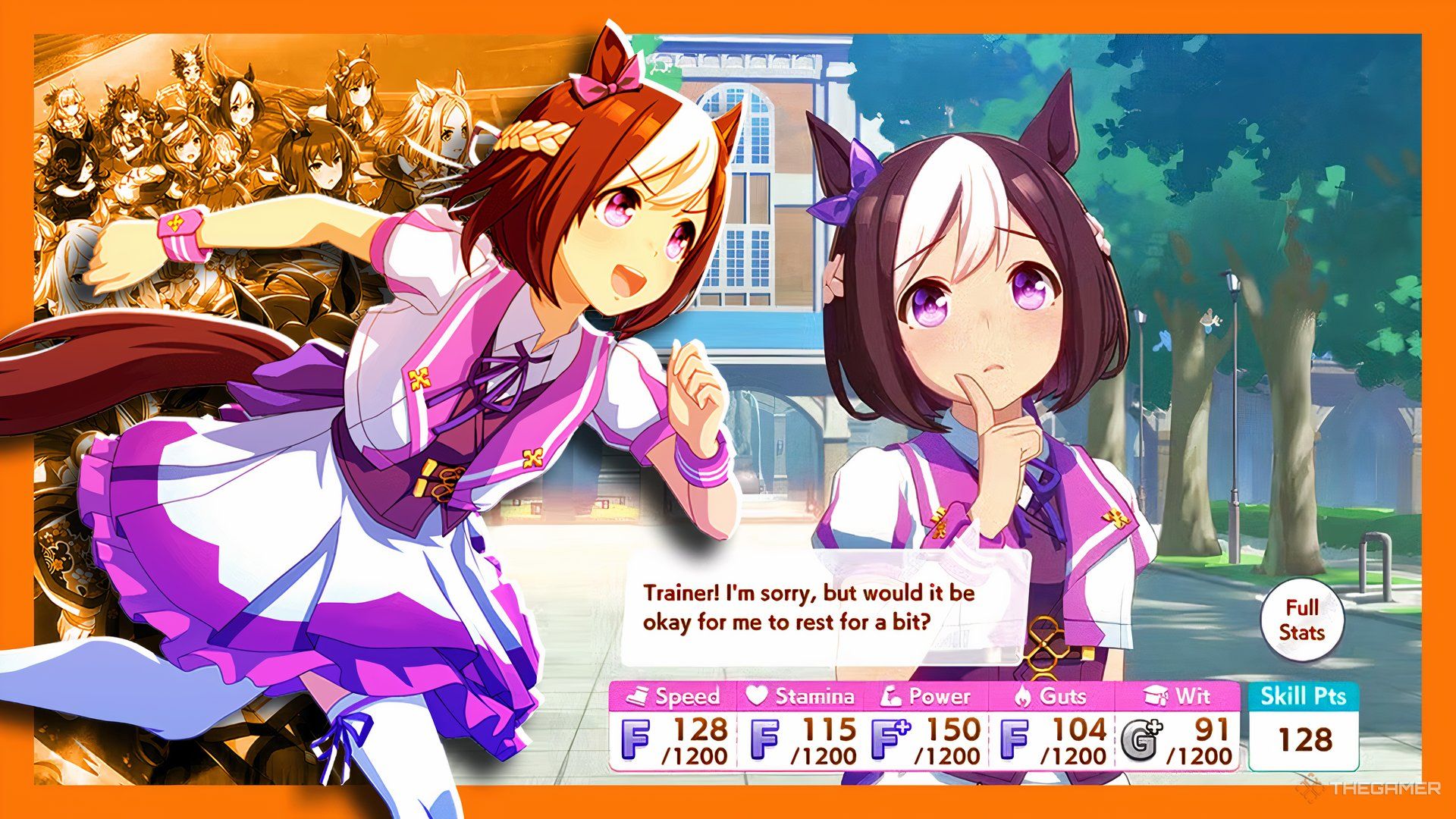The height and width of the screenshot is (819, 1456).
Task: Open the Full Stats button
Action: click(1301, 620)
